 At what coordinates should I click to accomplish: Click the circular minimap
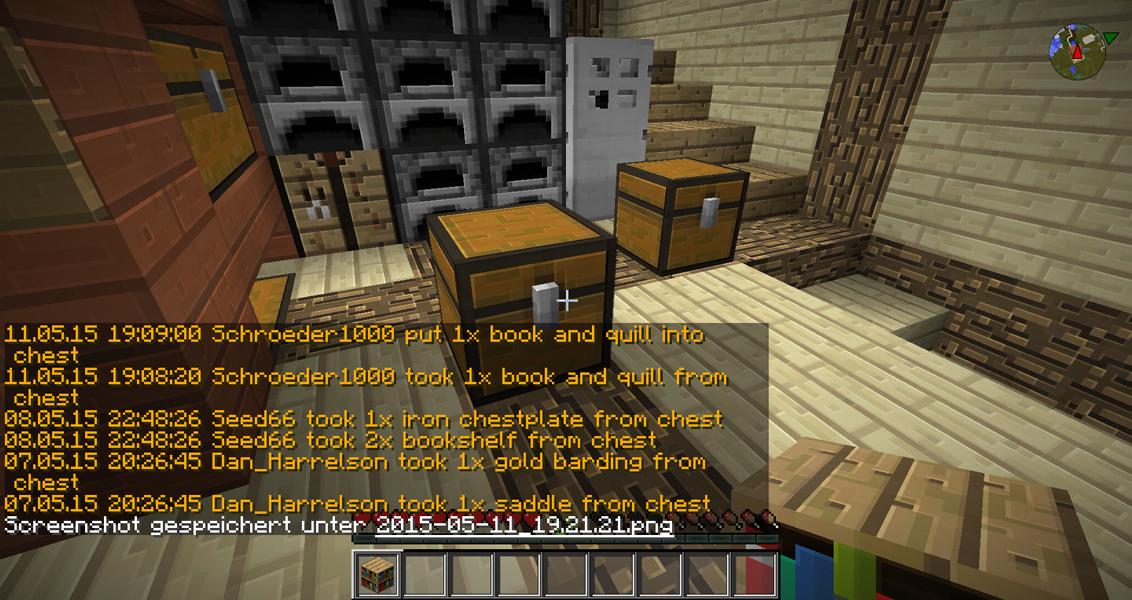[1076, 51]
